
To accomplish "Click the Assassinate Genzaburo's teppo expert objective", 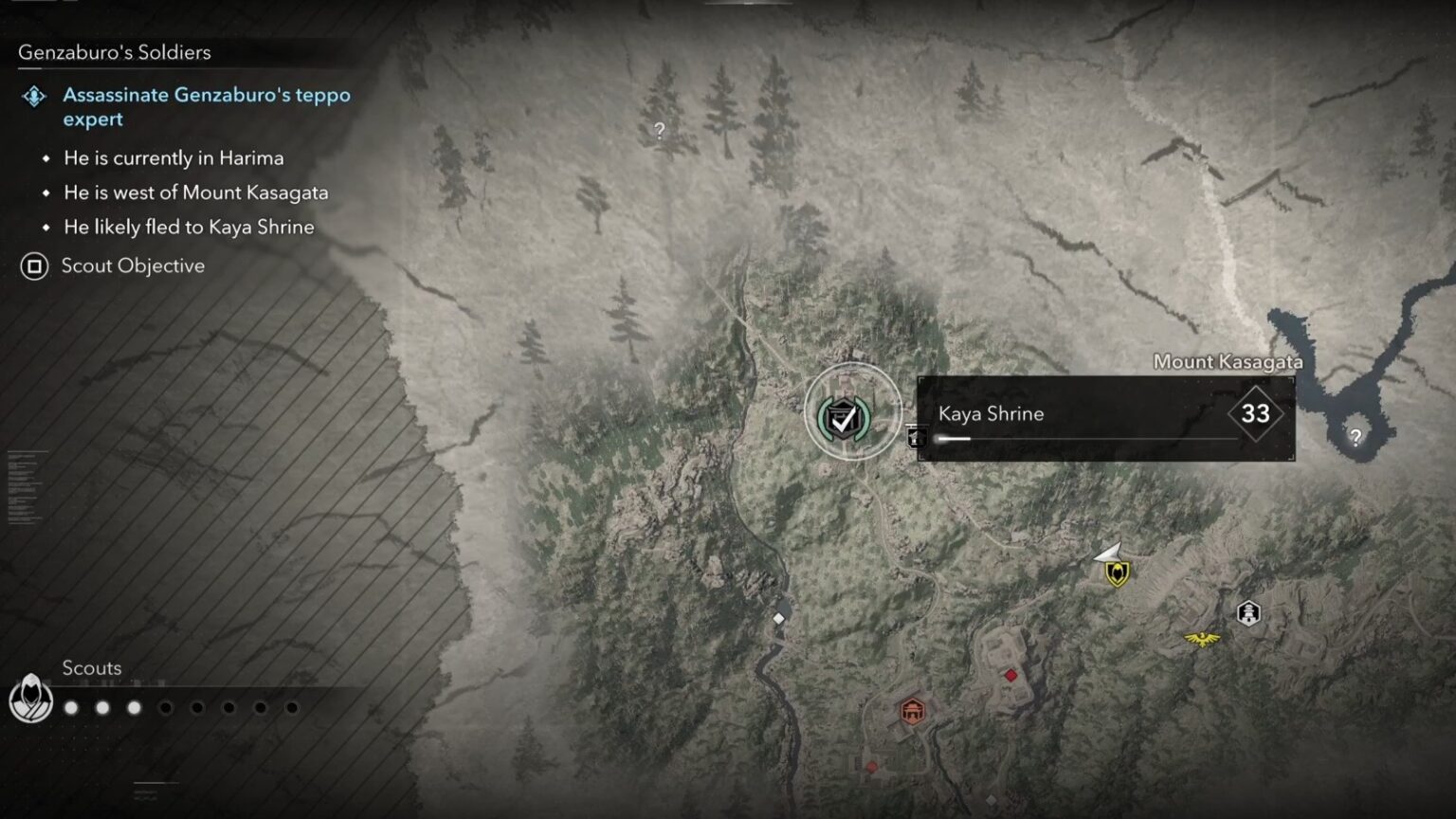I will [x=206, y=107].
